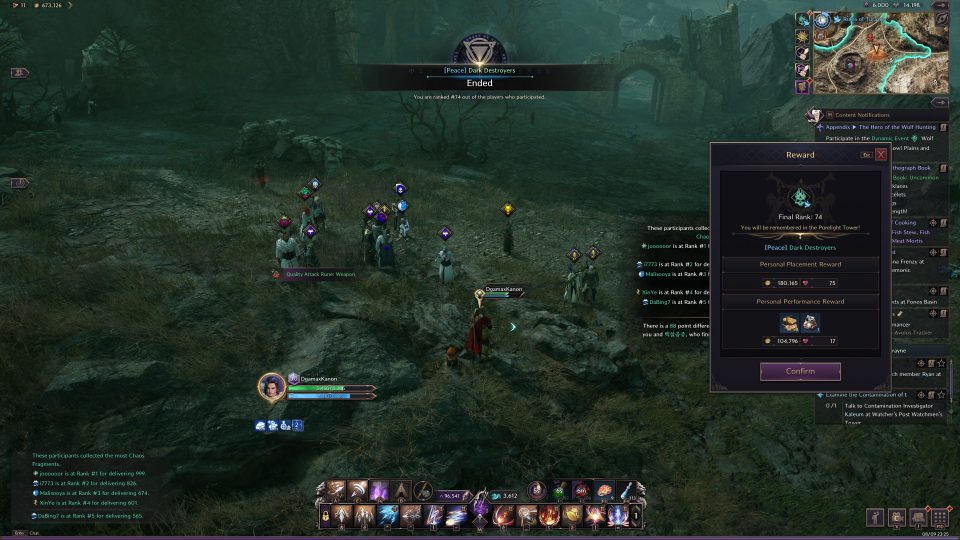Use the green potion quick slot
960x540 pixels.
pyautogui.click(x=560, y=491)
